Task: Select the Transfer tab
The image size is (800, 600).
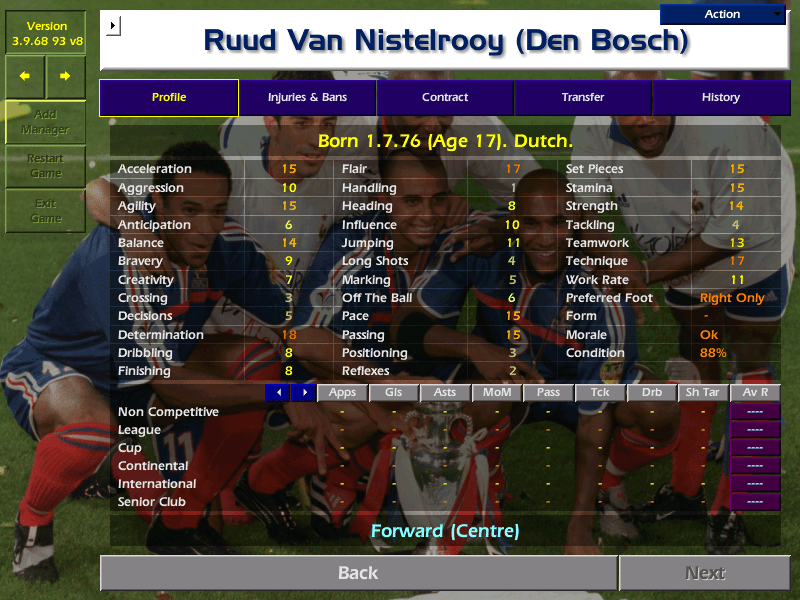Action: click(x=583, y=97)
